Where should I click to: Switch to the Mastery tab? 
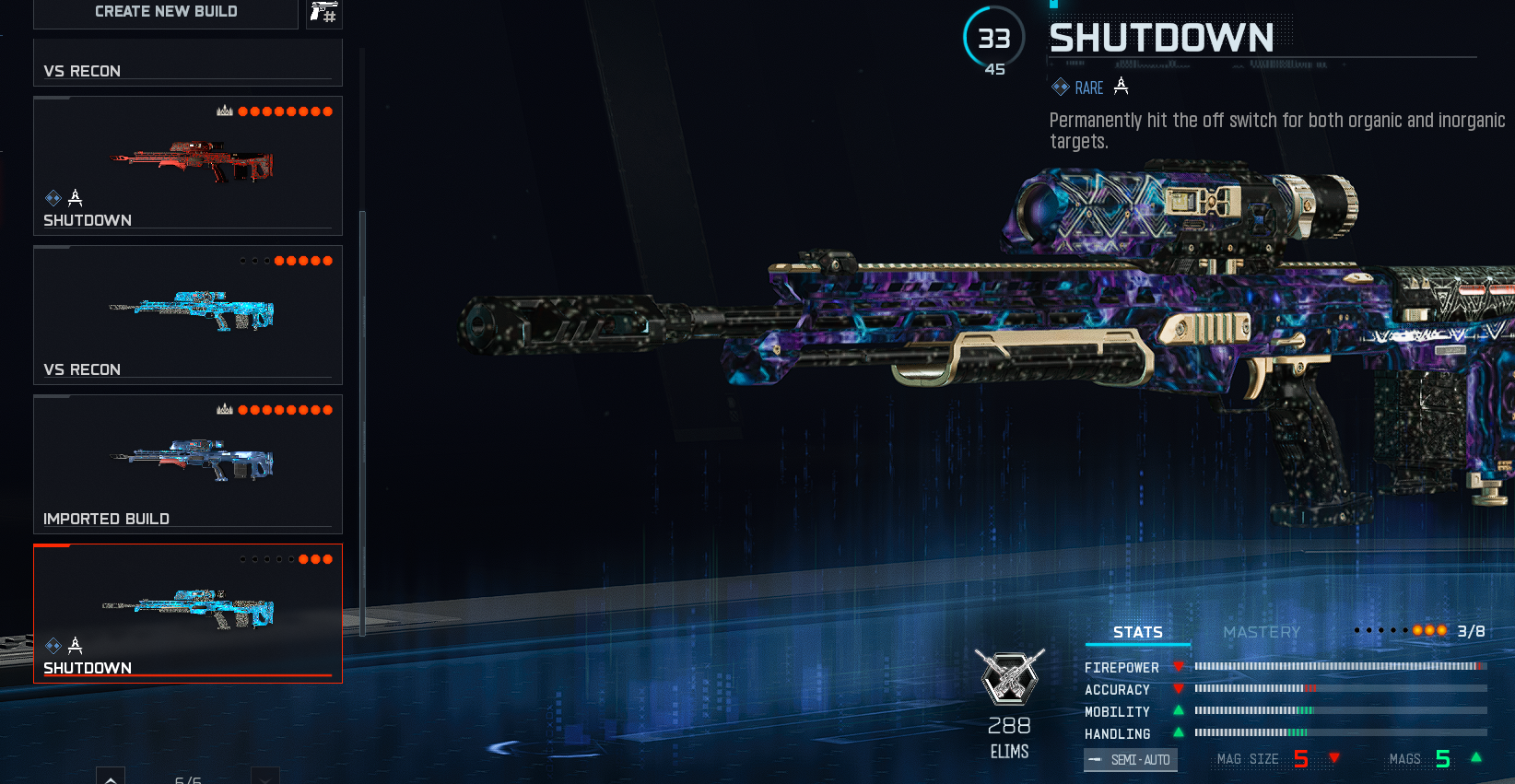tap(1261, 632)
